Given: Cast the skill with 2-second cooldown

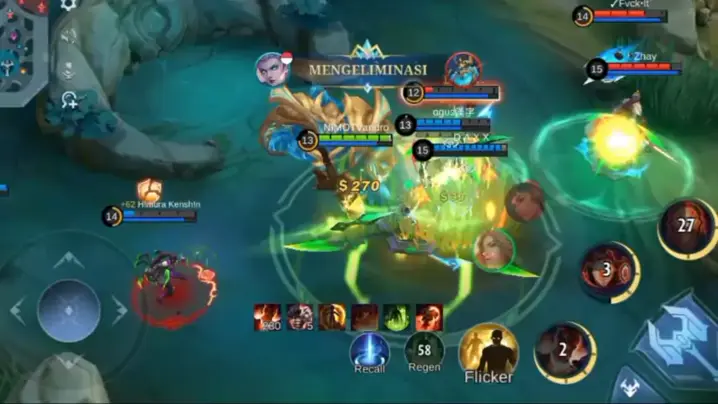Looking at the screenshot, I should click(x=565, y=351).
